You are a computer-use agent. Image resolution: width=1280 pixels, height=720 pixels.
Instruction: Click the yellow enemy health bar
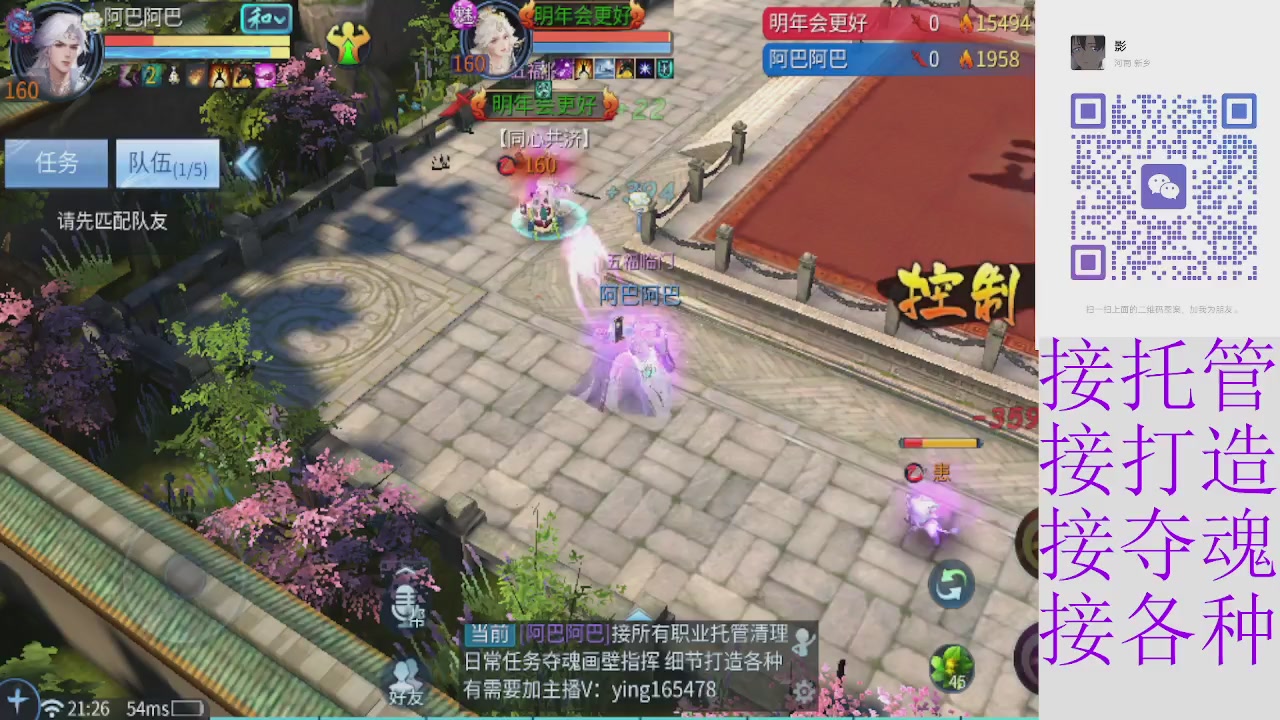click(x=940, y=442)
